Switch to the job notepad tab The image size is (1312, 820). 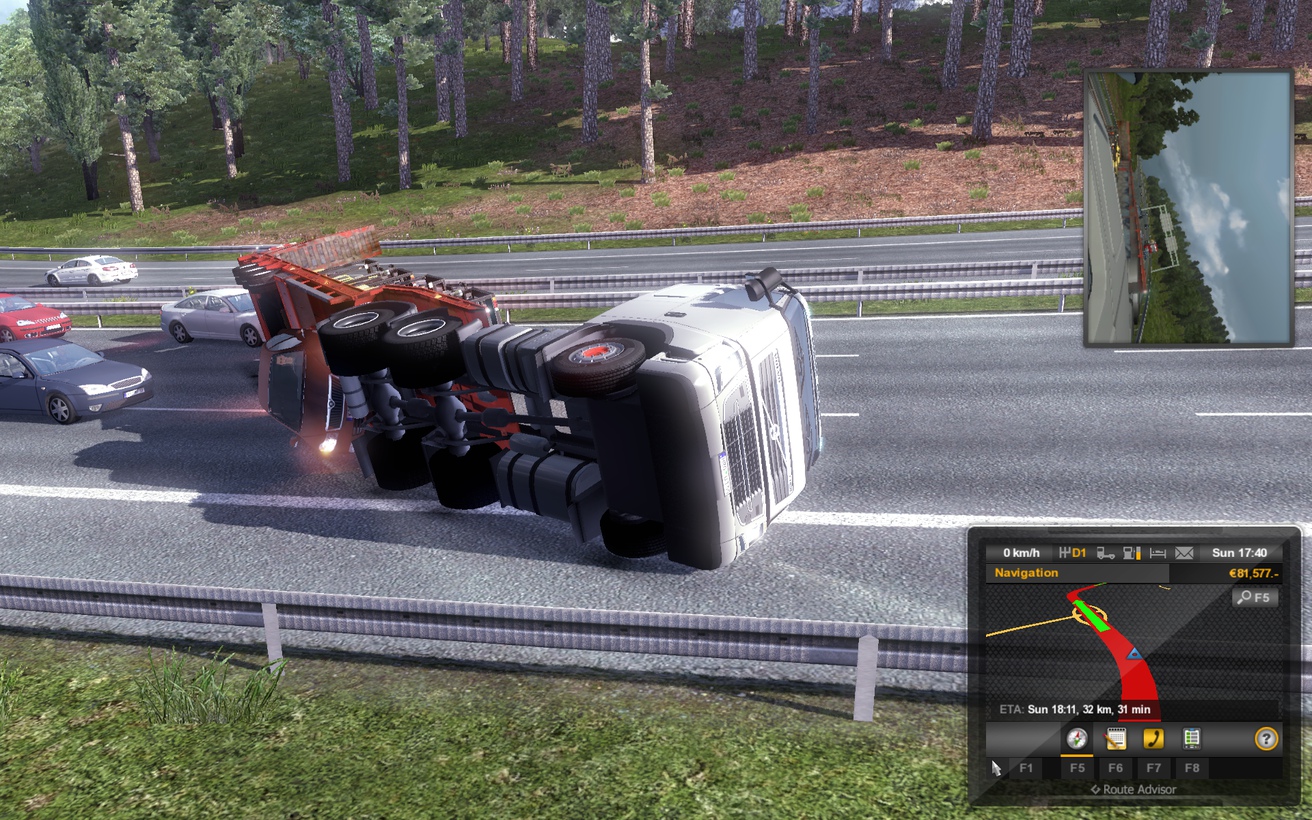[1115, 739]
